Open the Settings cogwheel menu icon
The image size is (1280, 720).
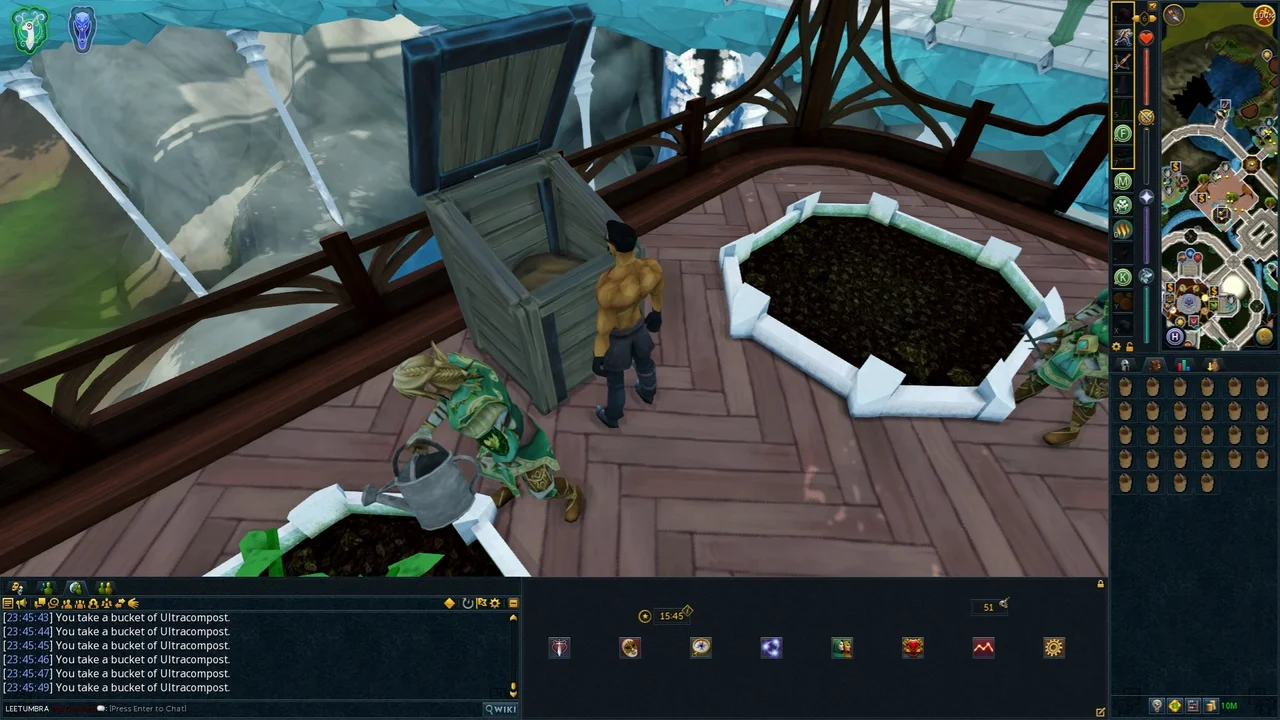point(1054,648)
